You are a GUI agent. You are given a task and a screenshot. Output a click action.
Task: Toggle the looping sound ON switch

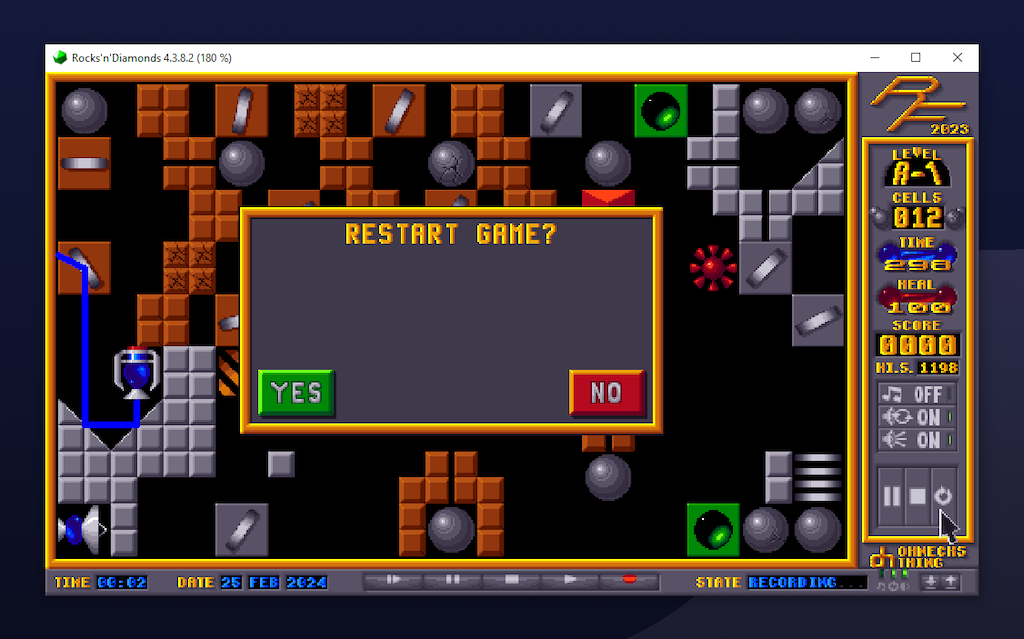coord(917,417)
